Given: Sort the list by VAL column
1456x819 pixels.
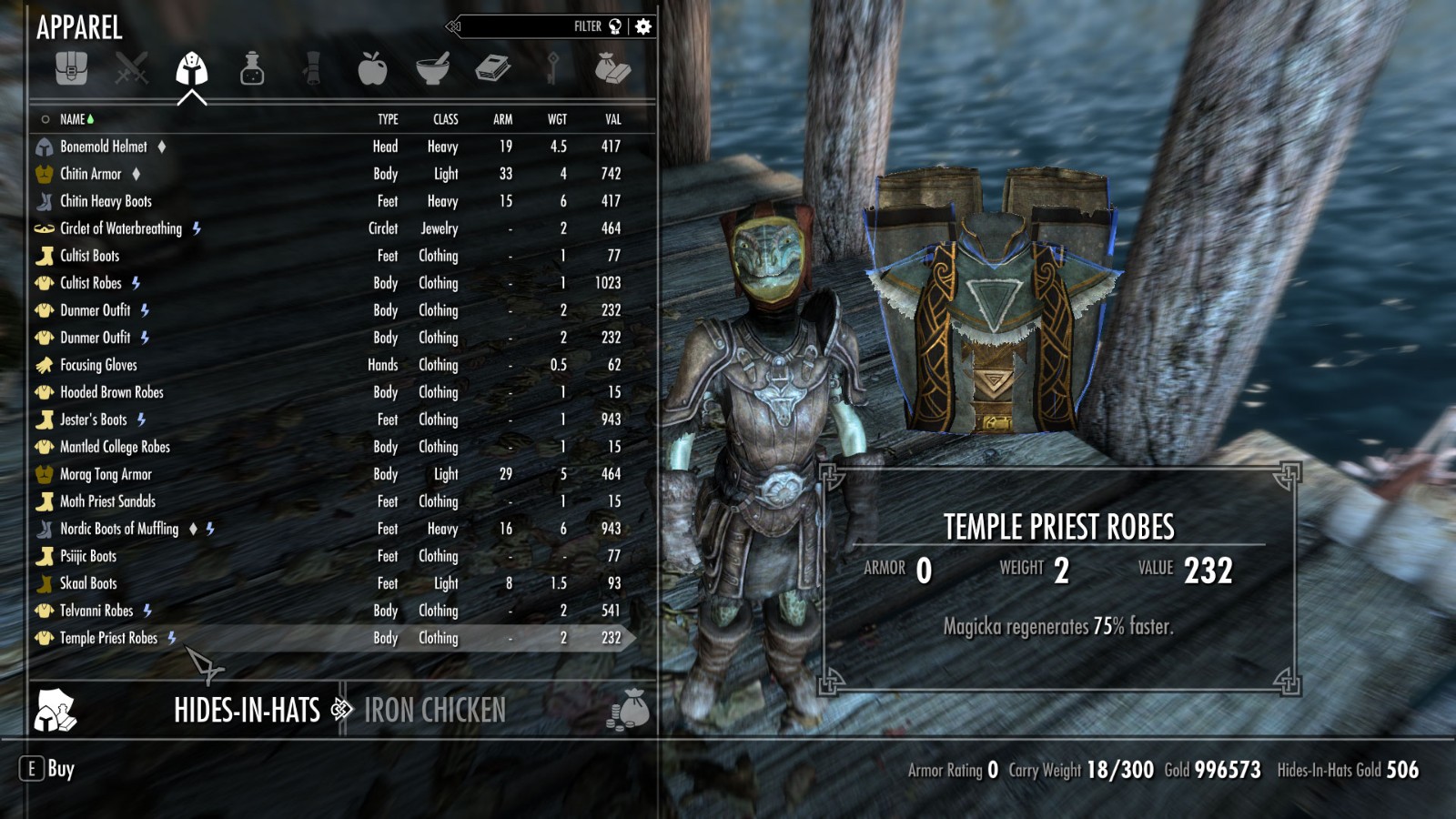Looking at the screenshot, I should pyautogui.click(x=613, y=119).
